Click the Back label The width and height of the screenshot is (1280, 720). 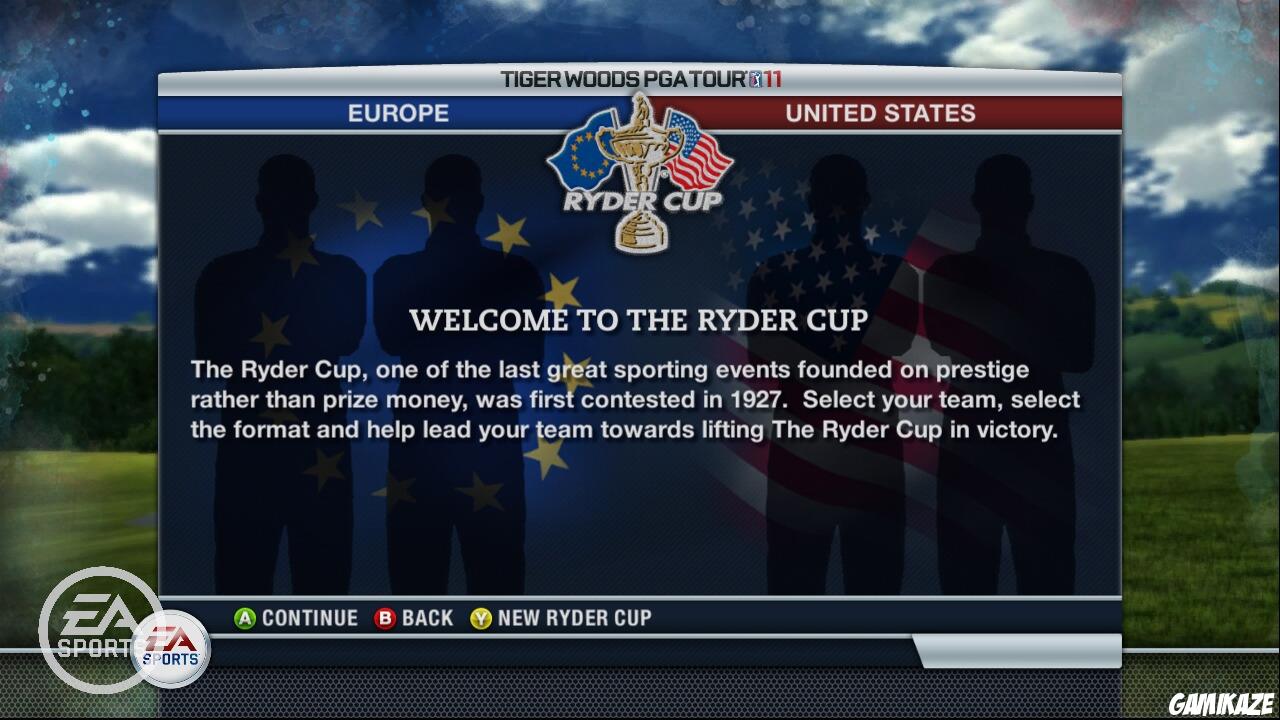[425, 618]
